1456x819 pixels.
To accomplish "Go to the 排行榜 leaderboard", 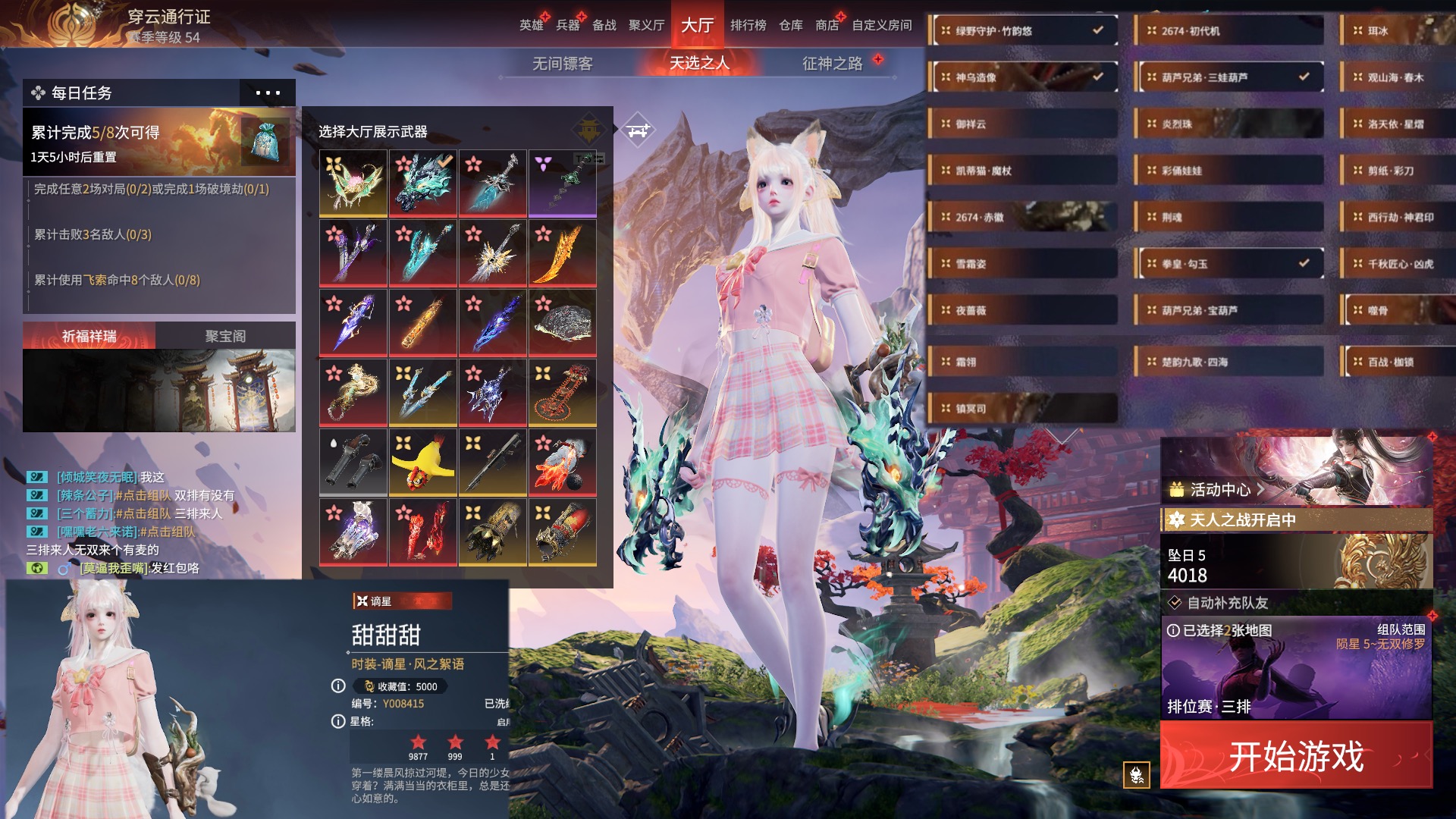I will click(748, 25).
